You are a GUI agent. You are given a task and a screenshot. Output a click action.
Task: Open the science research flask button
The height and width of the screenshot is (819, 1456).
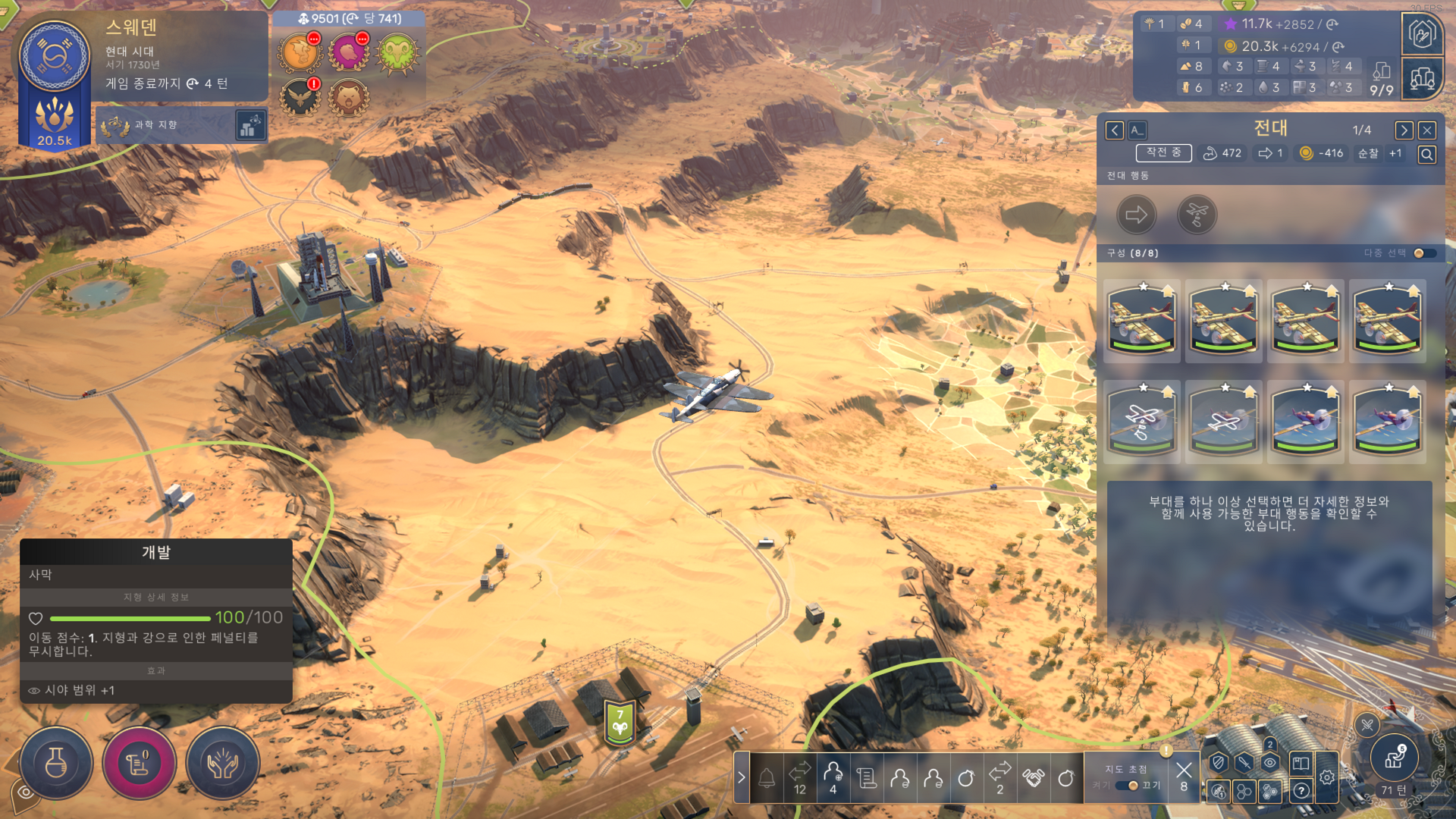point(56,763)
